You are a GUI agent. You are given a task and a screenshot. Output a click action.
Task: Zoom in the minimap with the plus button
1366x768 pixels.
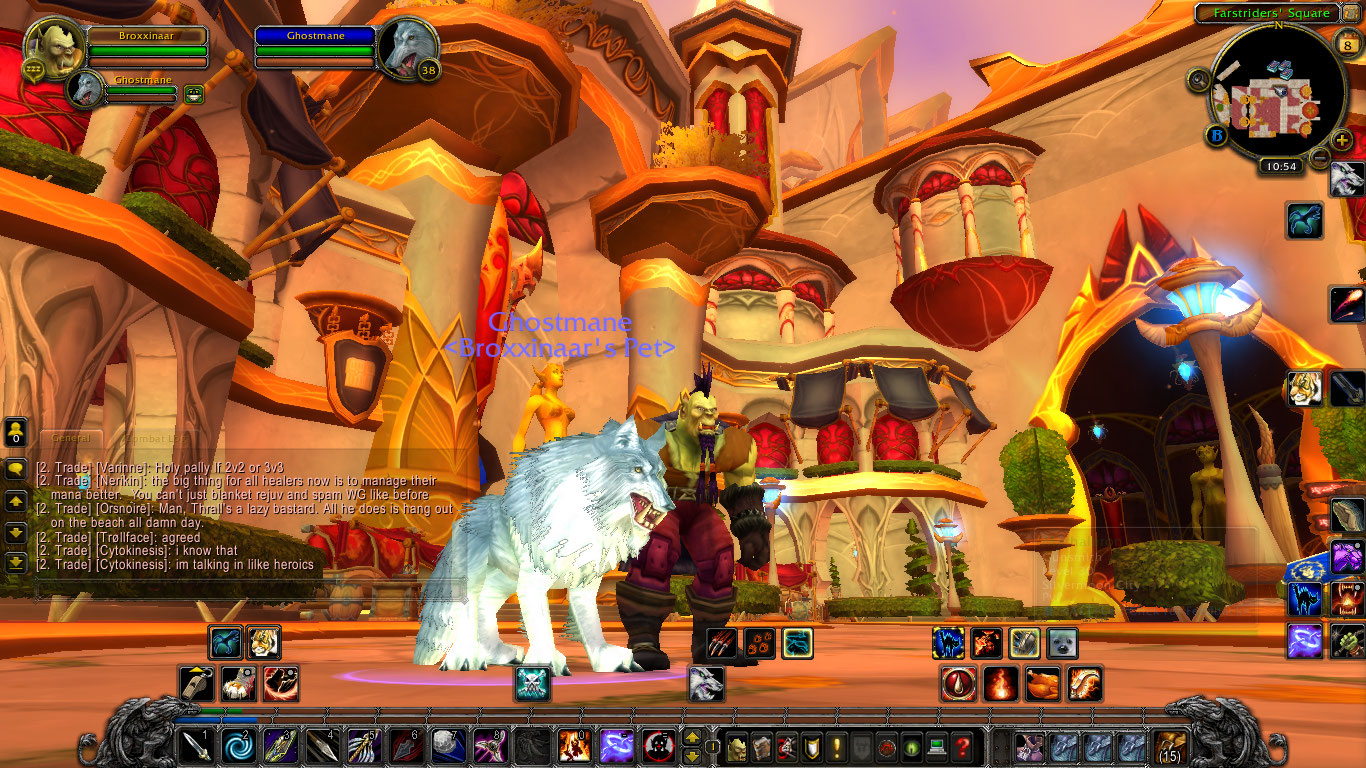[x=1342, y=140]
